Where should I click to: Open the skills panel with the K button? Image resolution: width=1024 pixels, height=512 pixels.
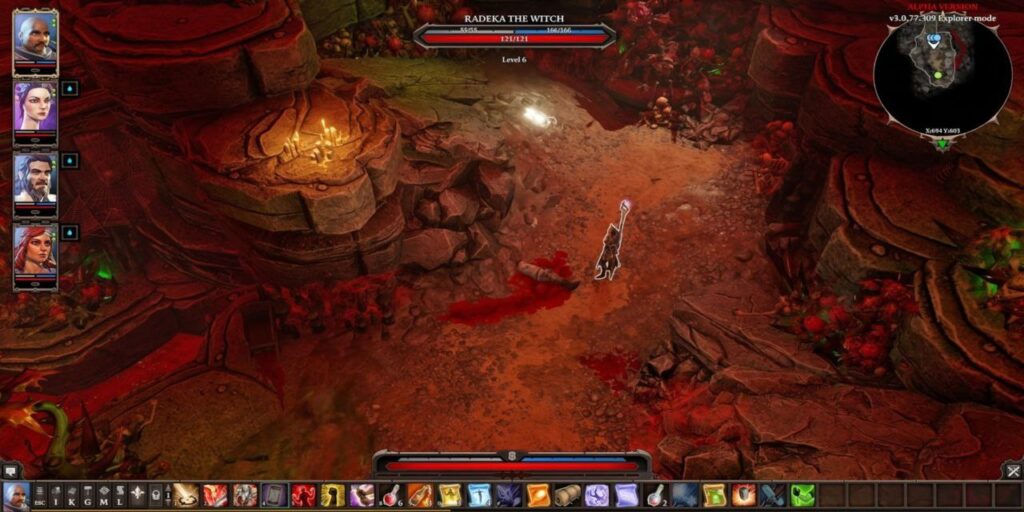coord(72,495)
